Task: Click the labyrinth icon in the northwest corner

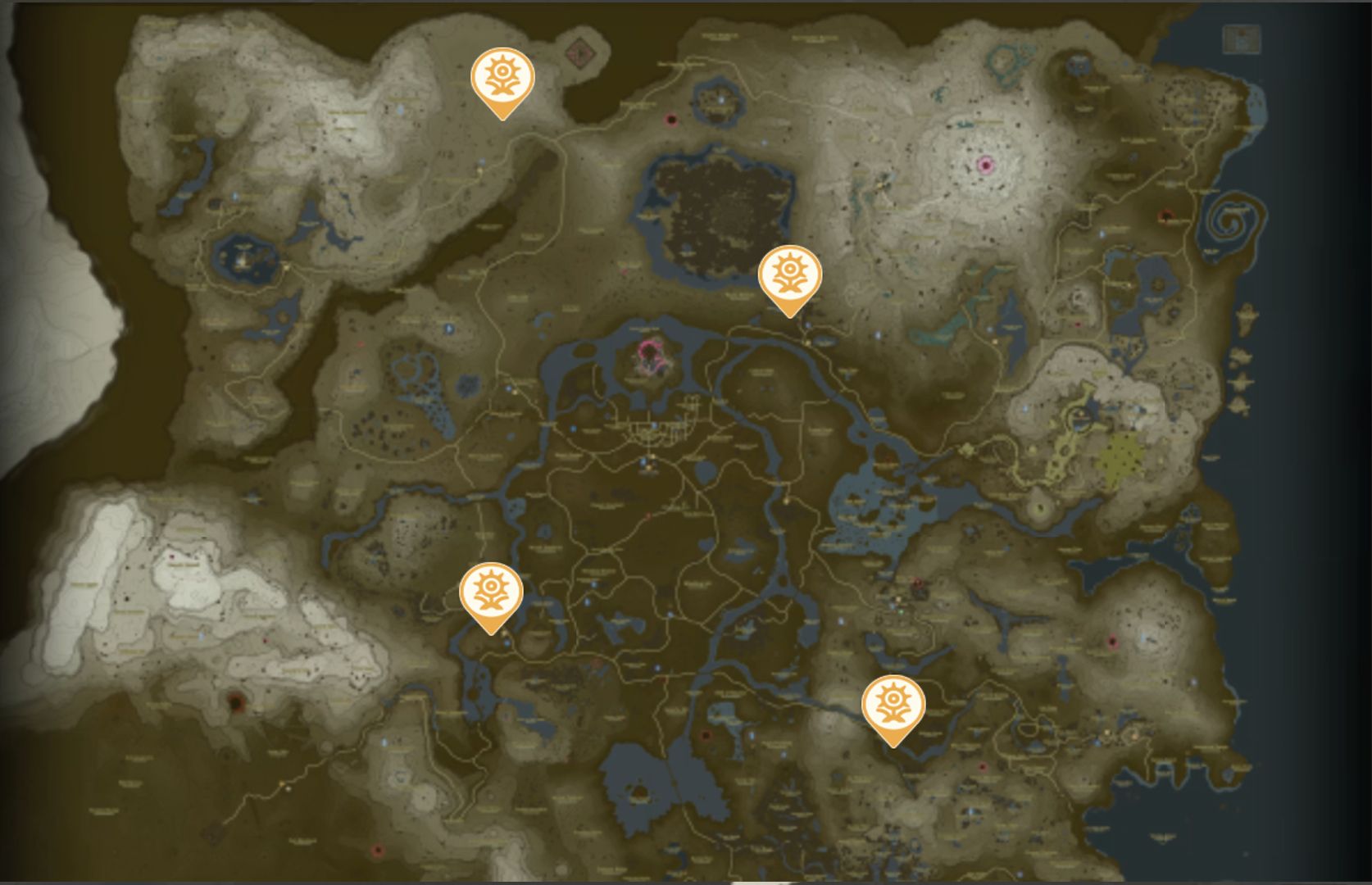Action: click(579, 53)
